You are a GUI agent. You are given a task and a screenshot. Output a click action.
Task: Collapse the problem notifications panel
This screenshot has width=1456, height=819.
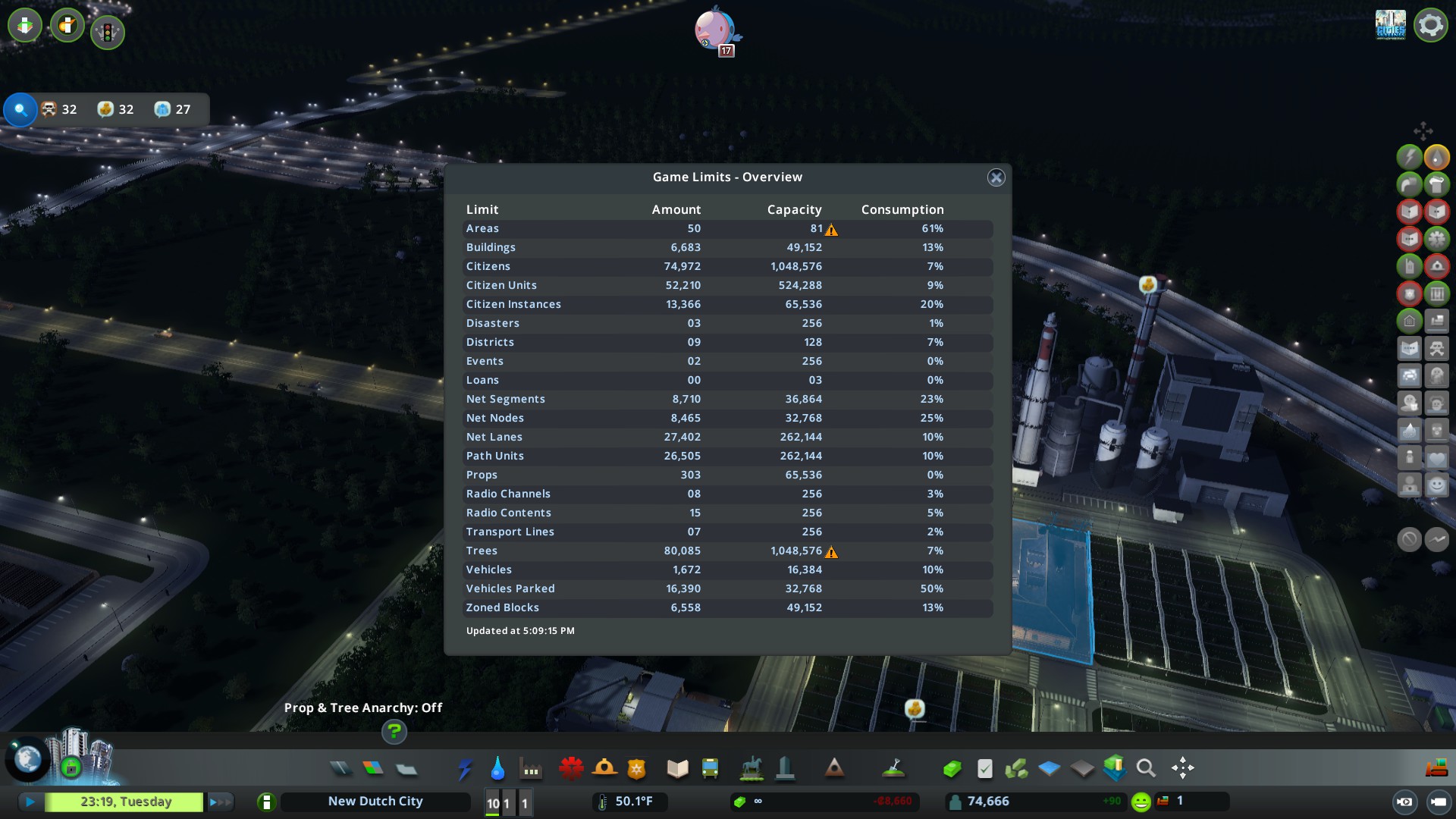click(x=20, y=110)
